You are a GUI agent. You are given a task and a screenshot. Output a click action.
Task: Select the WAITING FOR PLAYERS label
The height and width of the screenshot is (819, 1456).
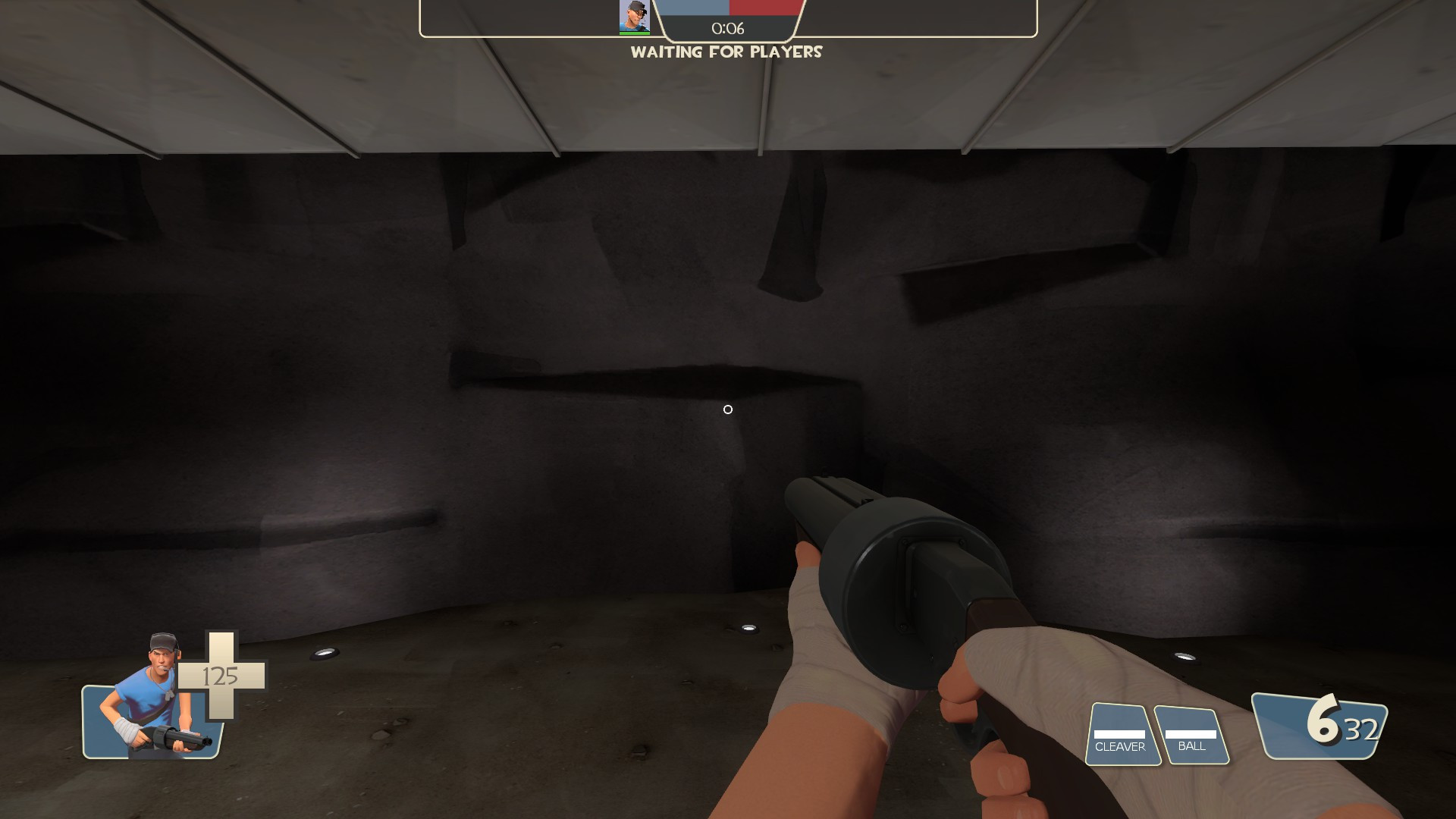[726, 52]
